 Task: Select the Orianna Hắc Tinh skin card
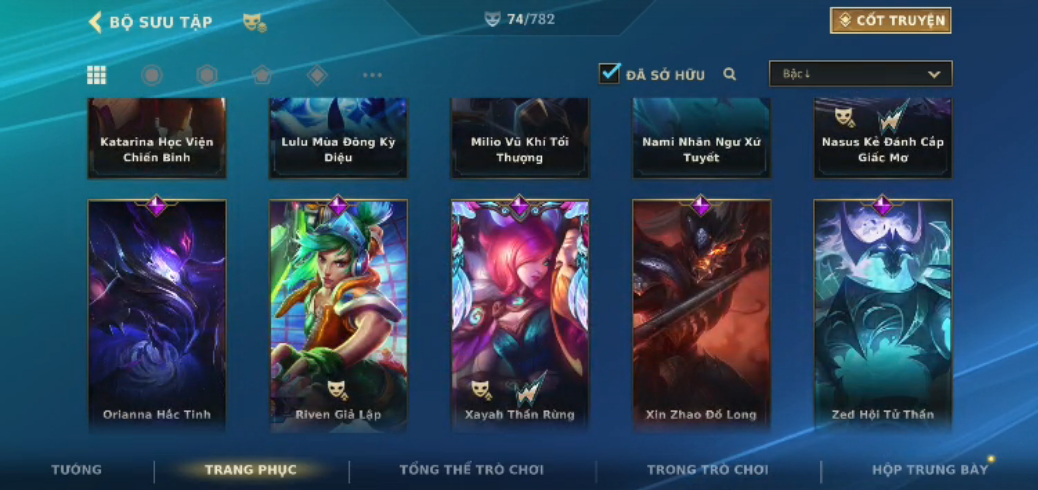157,315
